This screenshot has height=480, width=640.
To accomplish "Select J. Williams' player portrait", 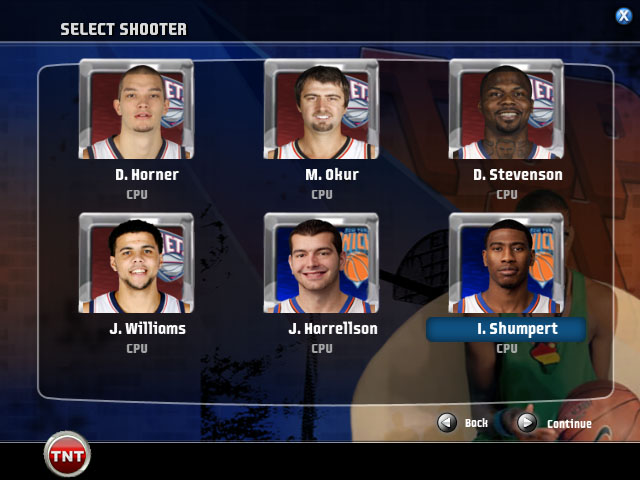I will pos(136,263).
